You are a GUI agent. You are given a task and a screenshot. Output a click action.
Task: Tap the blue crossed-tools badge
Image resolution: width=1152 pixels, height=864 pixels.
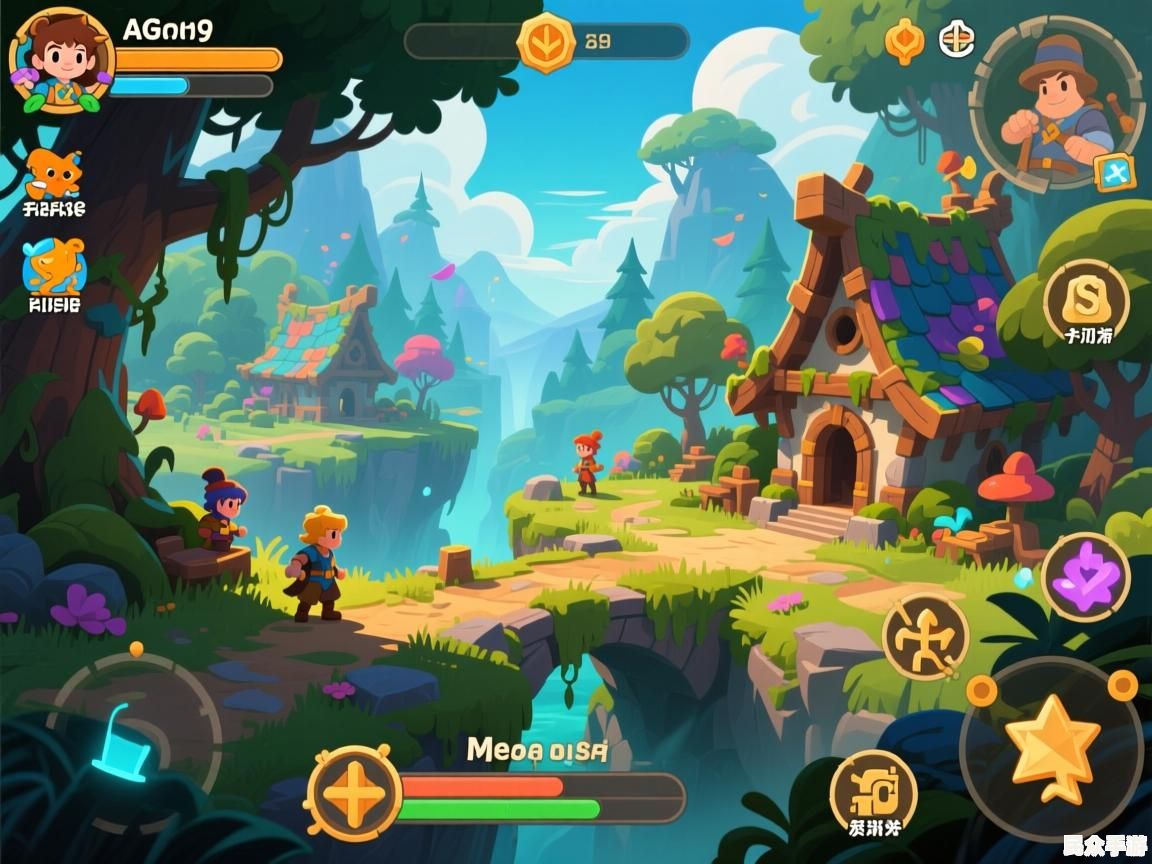click(x=1114, y=172)
